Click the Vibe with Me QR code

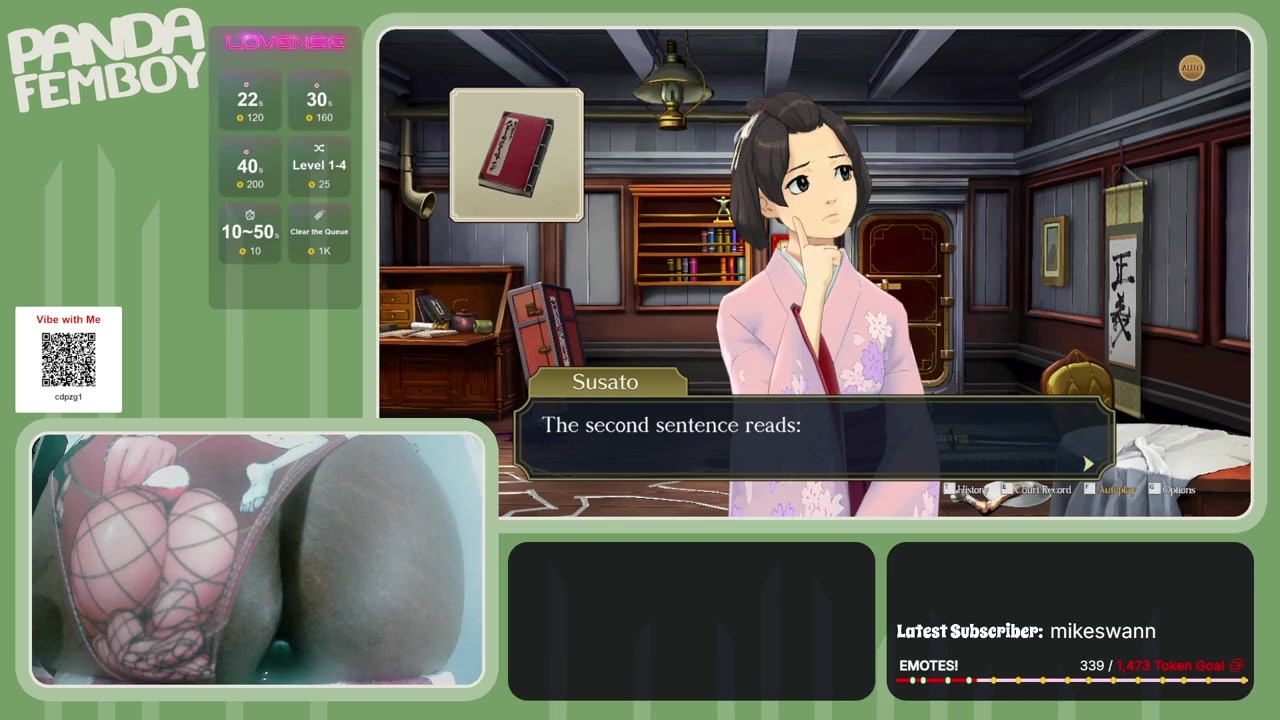tap(68, 360)
